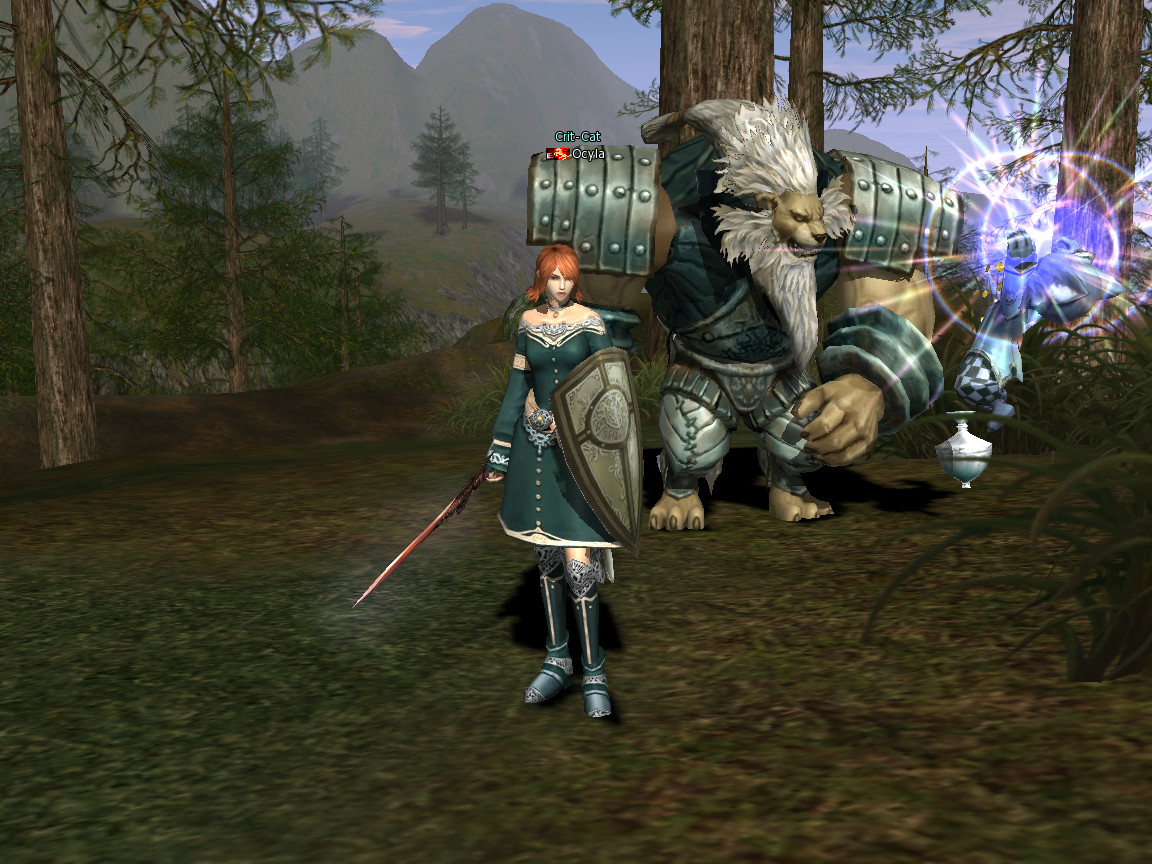Select the Ocyla player nameplate
Screen dimensions: 1152x864
pos(587,154)
